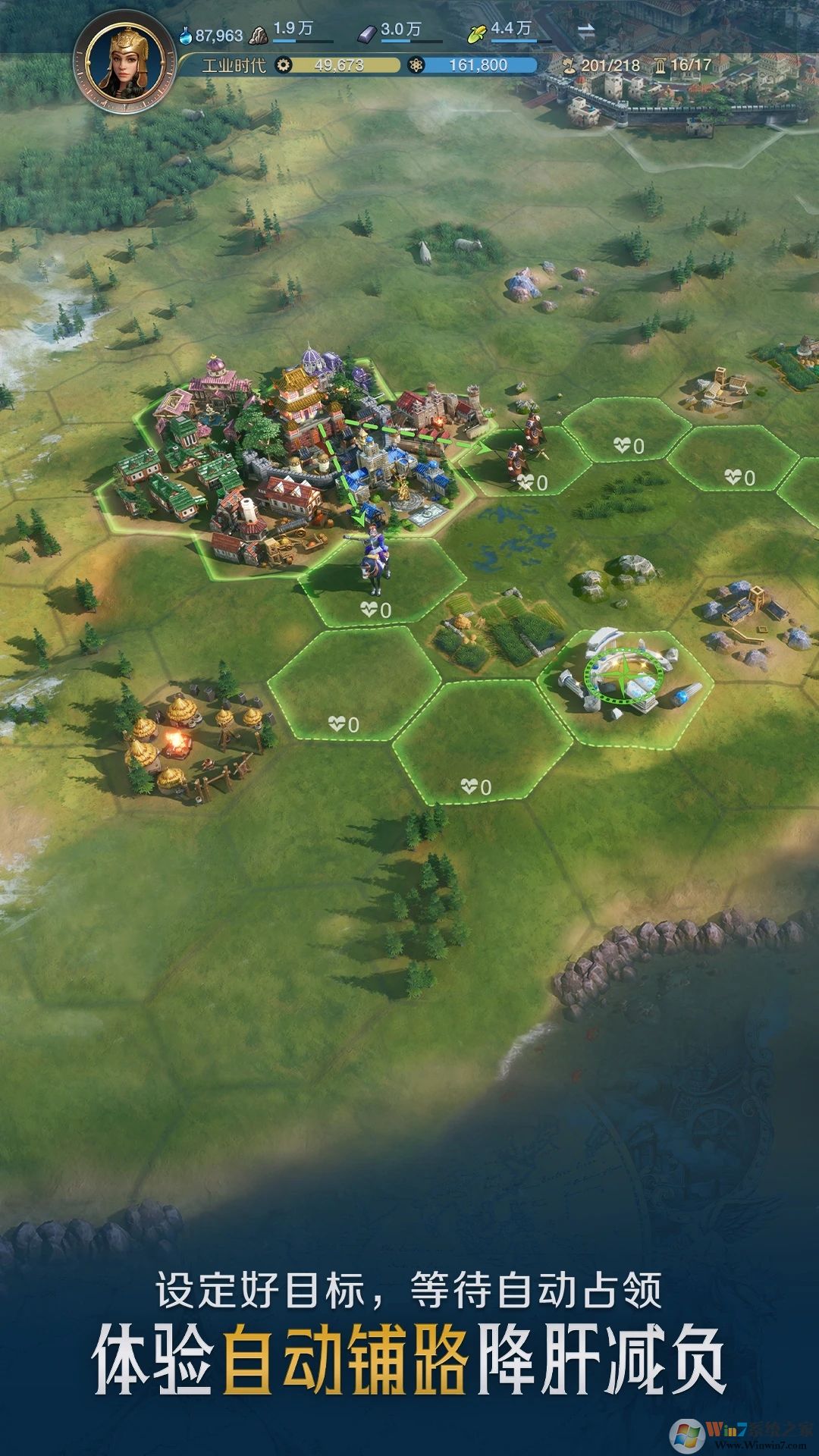
Task: Tap the swap arrows icon in the resource bar
Action: (x=586, y=32)
